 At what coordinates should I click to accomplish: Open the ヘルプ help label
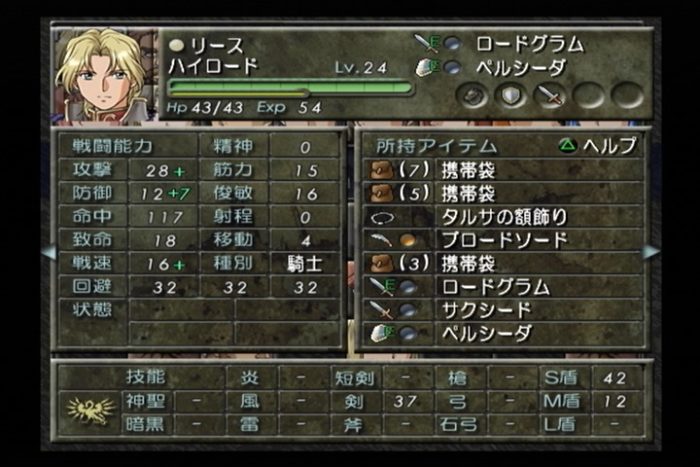coord(598,146)
